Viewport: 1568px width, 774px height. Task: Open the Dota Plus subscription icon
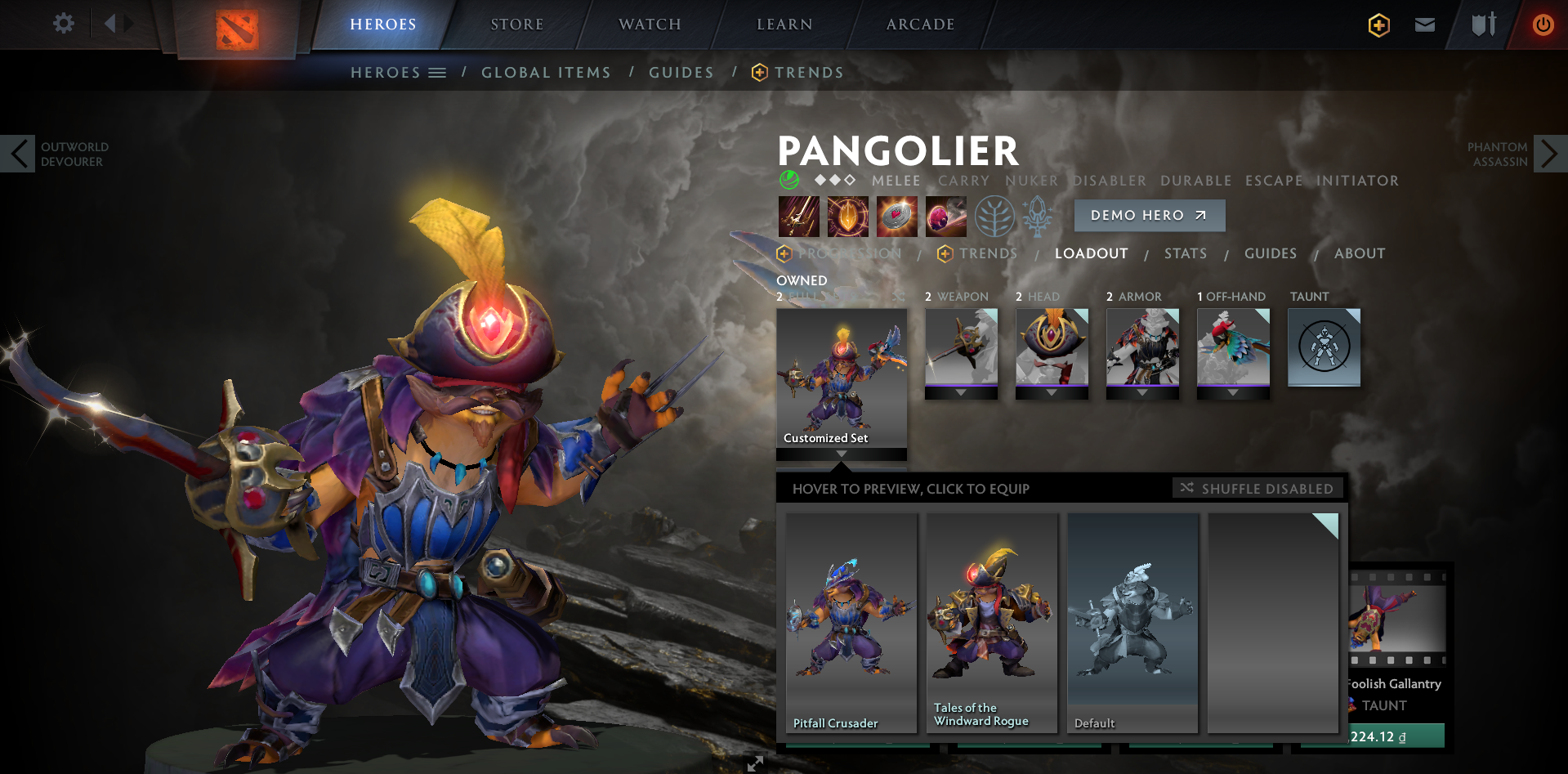pyautogui.click(x=1378, y=25)
